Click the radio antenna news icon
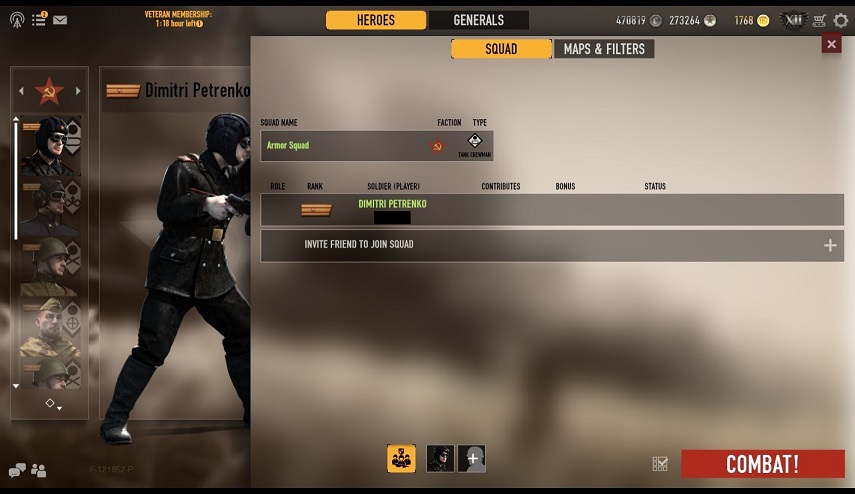 click(x=18, y=19)
